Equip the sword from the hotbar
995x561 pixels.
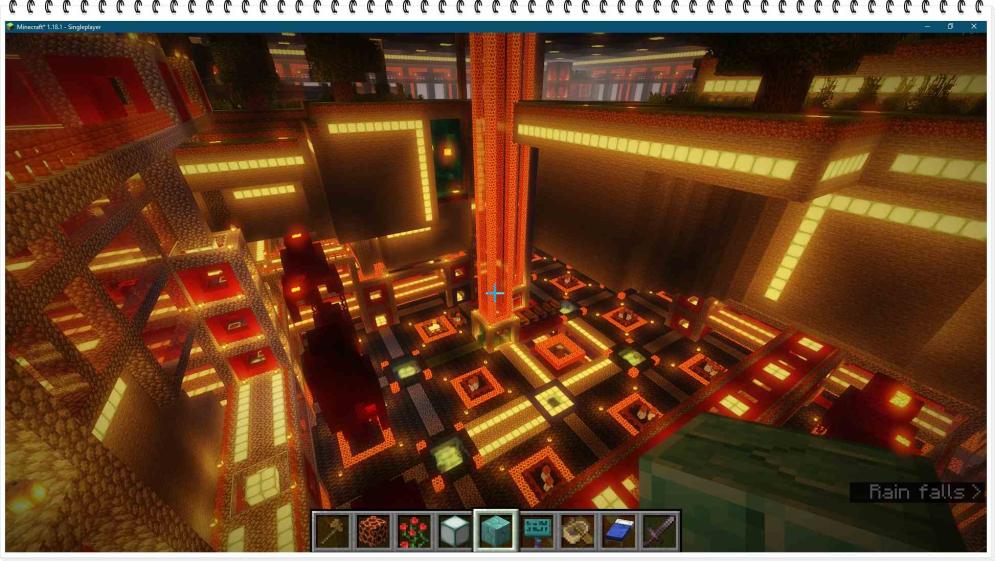(660, 531)
